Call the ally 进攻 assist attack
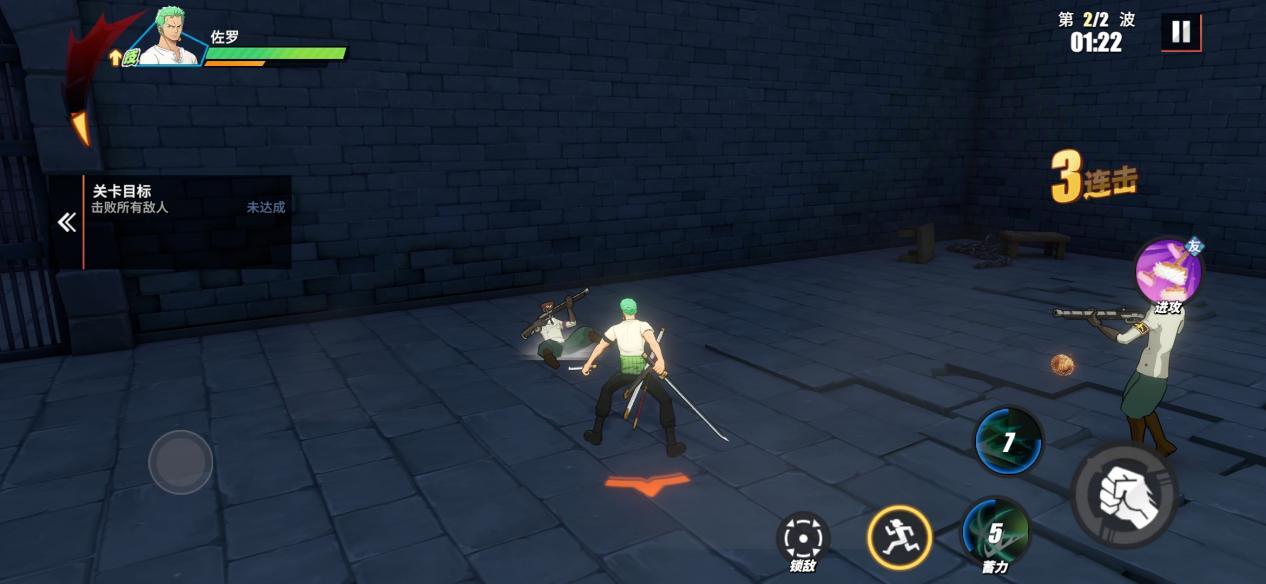Image resolution: width=1266 pixels, height=584 pixels. (x=1167, y=271)
